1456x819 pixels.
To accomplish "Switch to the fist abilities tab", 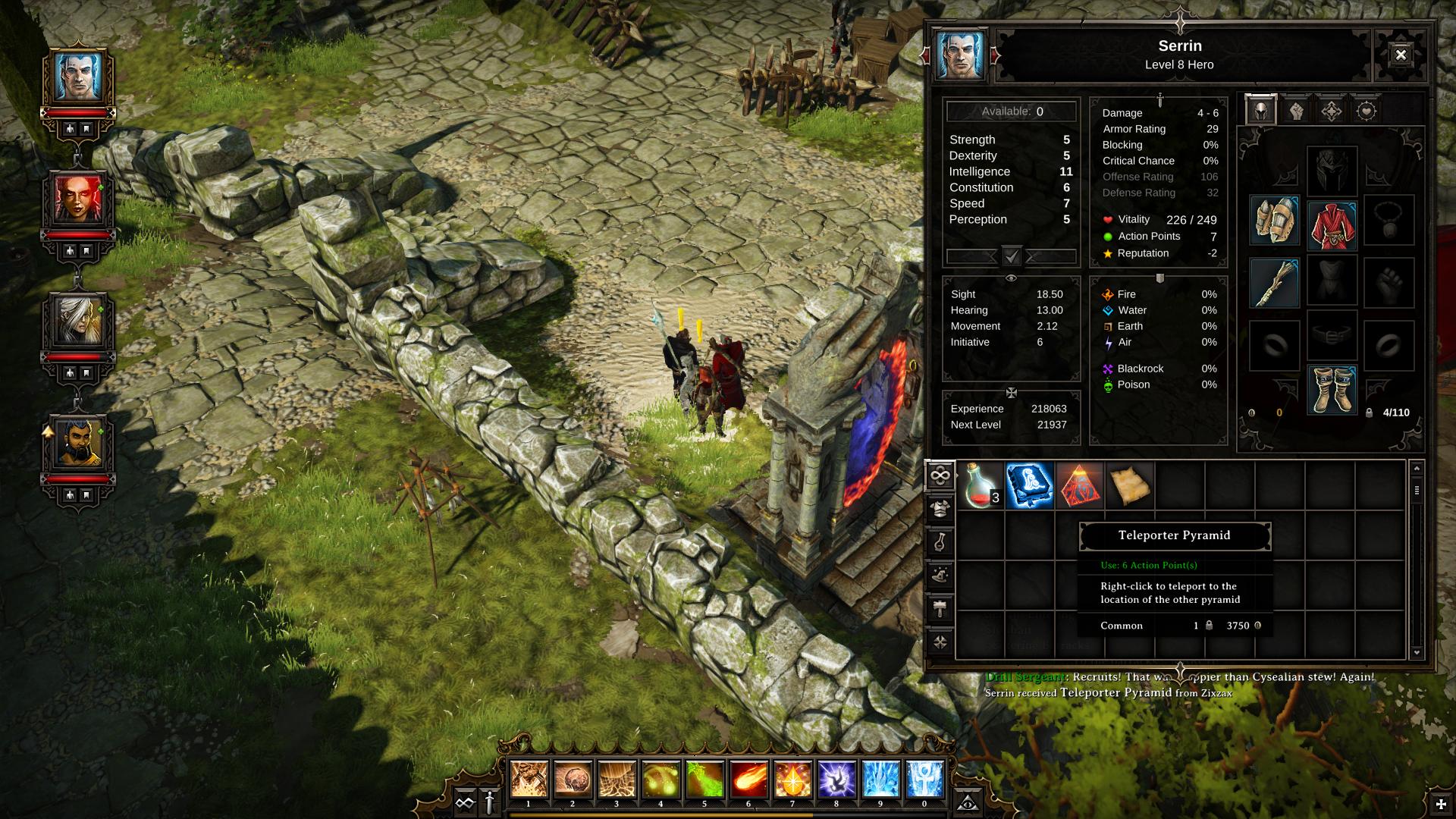I will click(1296, 111).
